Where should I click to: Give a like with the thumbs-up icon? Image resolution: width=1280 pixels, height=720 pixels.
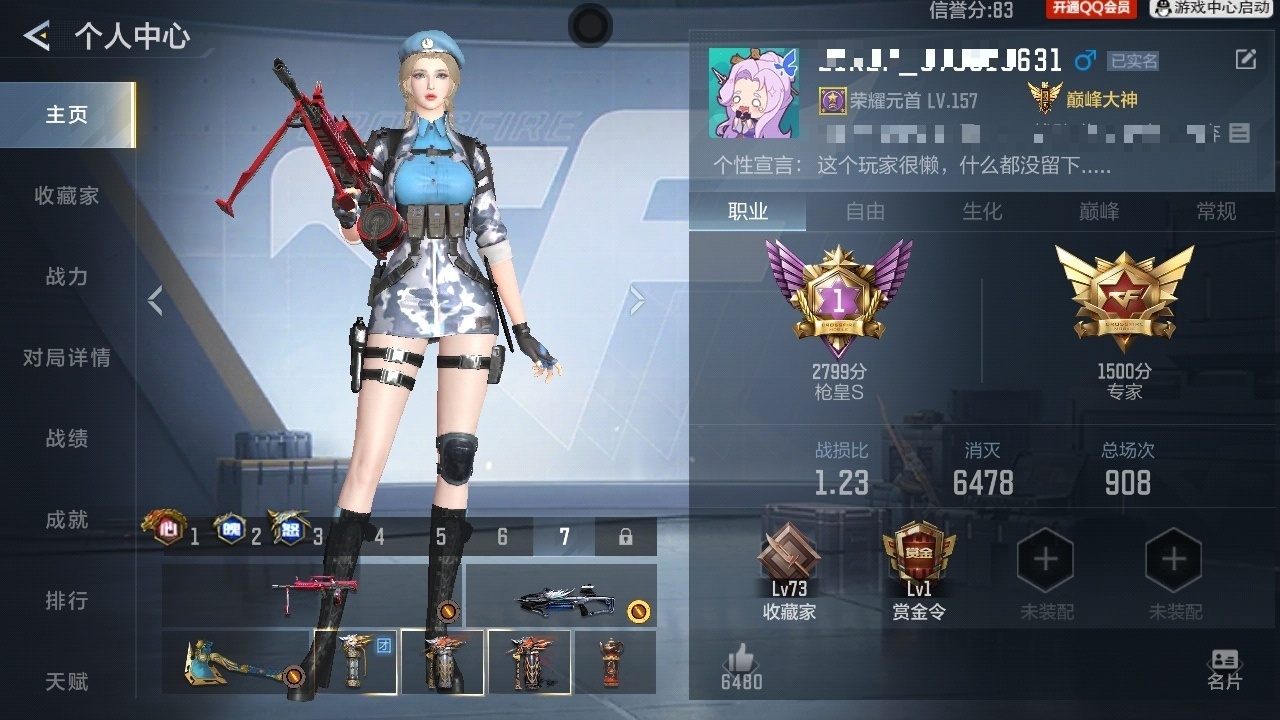pyautogui.click(x=741, y=660)
